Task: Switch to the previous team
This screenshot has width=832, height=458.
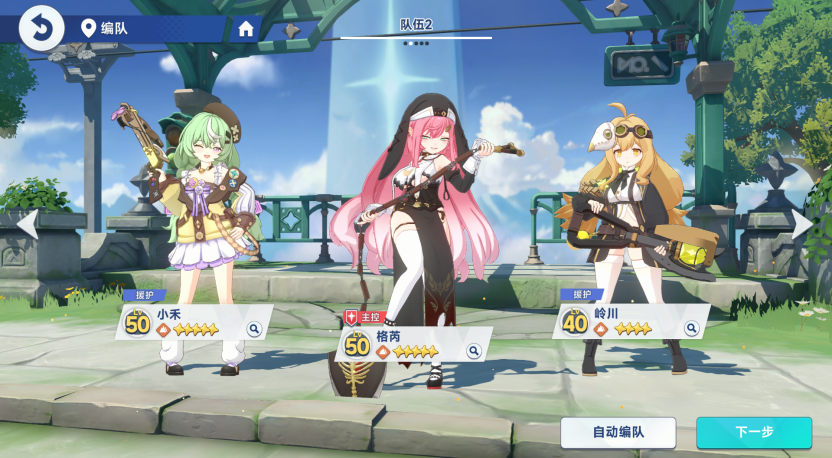Action: click(27, 223)
